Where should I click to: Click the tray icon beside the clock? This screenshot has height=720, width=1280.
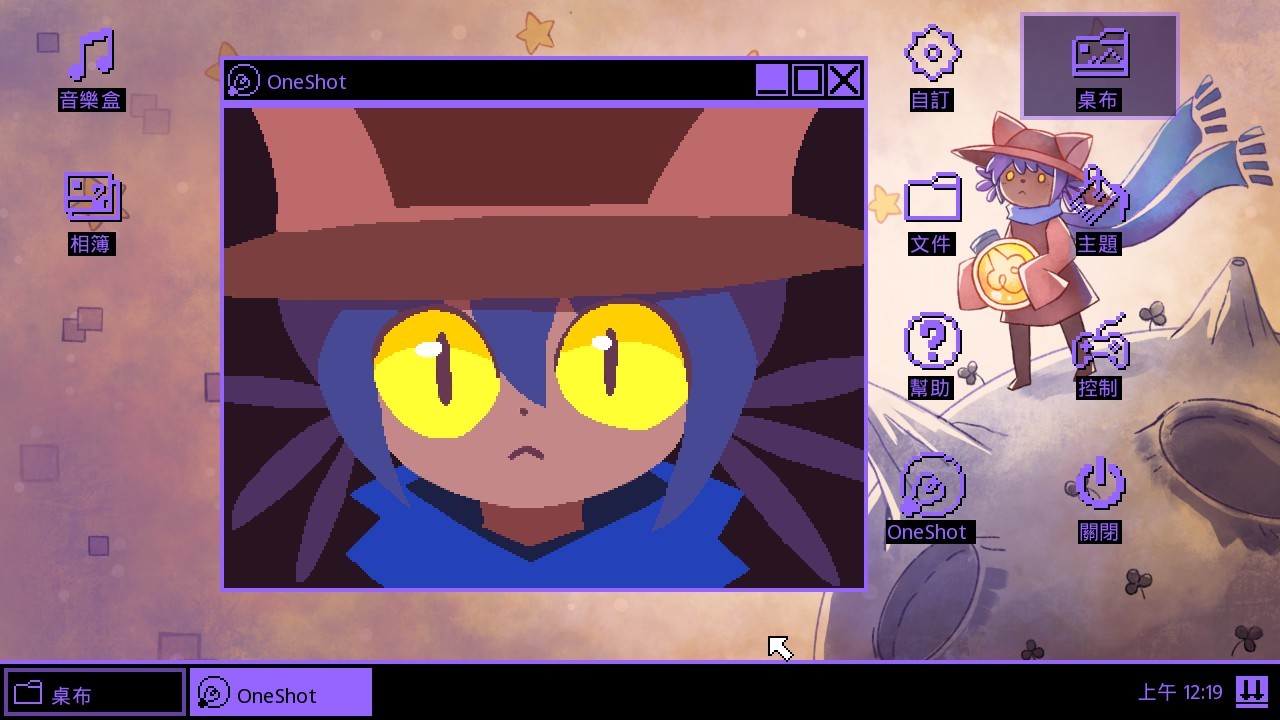(1251, 691)
